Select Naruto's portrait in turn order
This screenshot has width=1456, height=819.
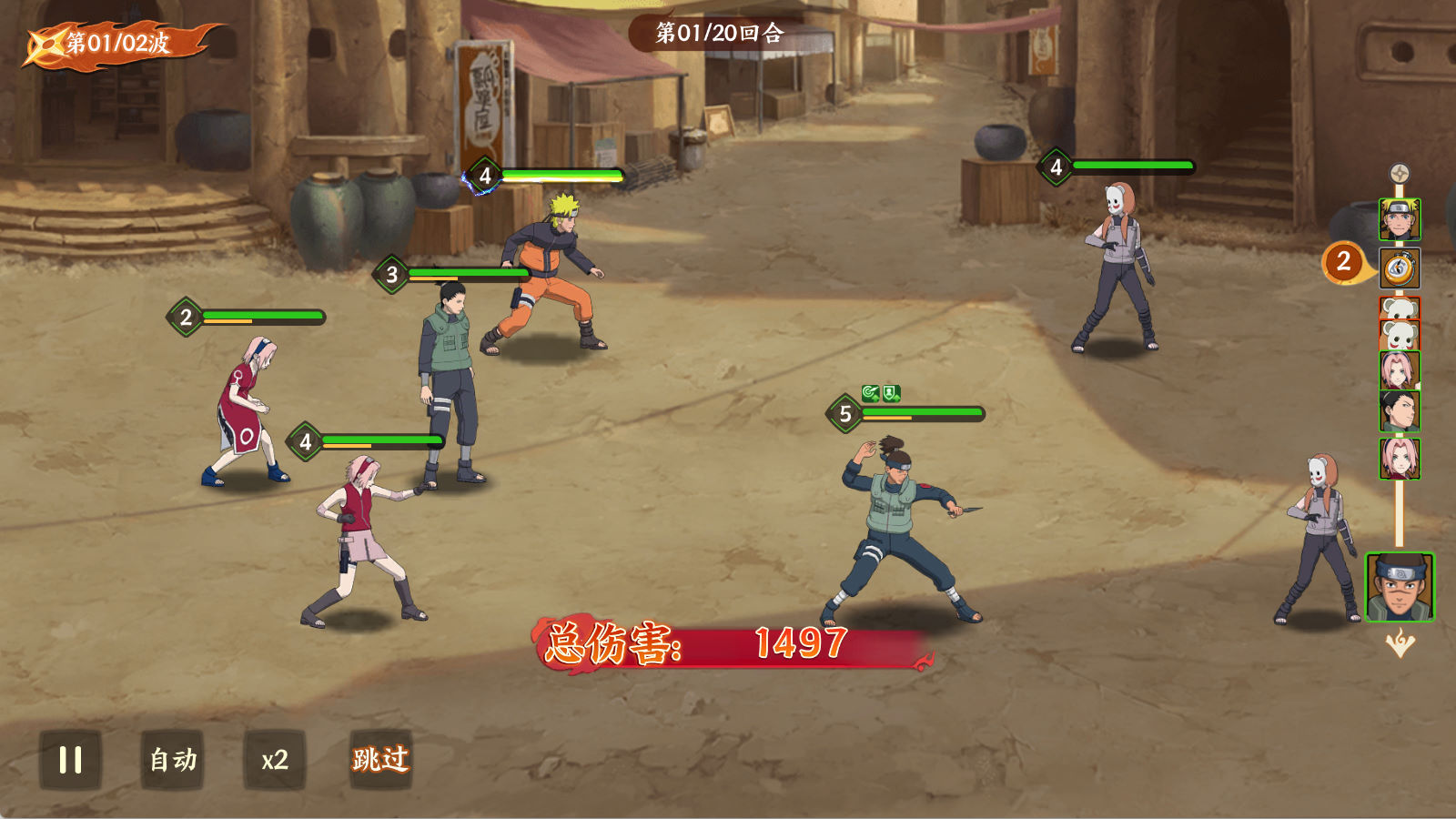point(1400,219)
